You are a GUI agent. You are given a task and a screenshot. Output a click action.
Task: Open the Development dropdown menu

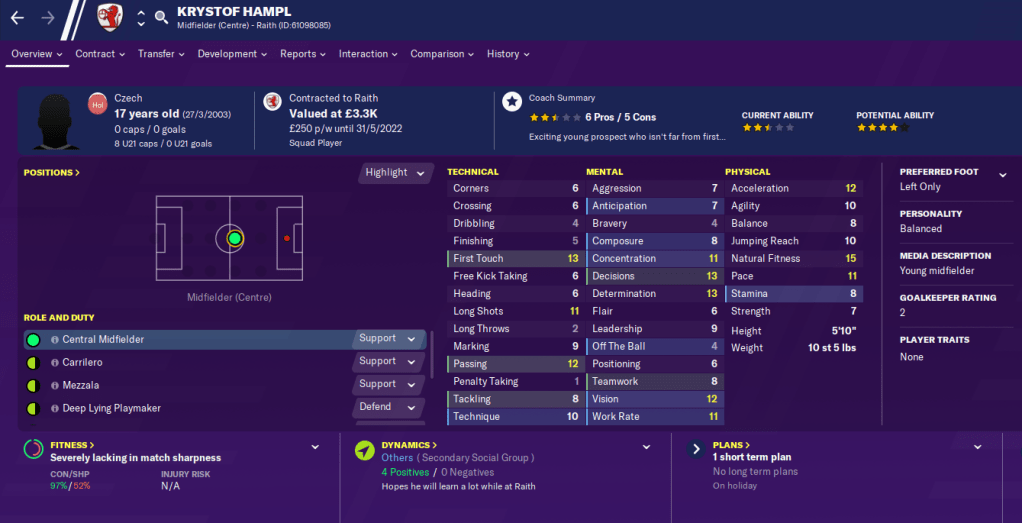[x=233, y=54]
